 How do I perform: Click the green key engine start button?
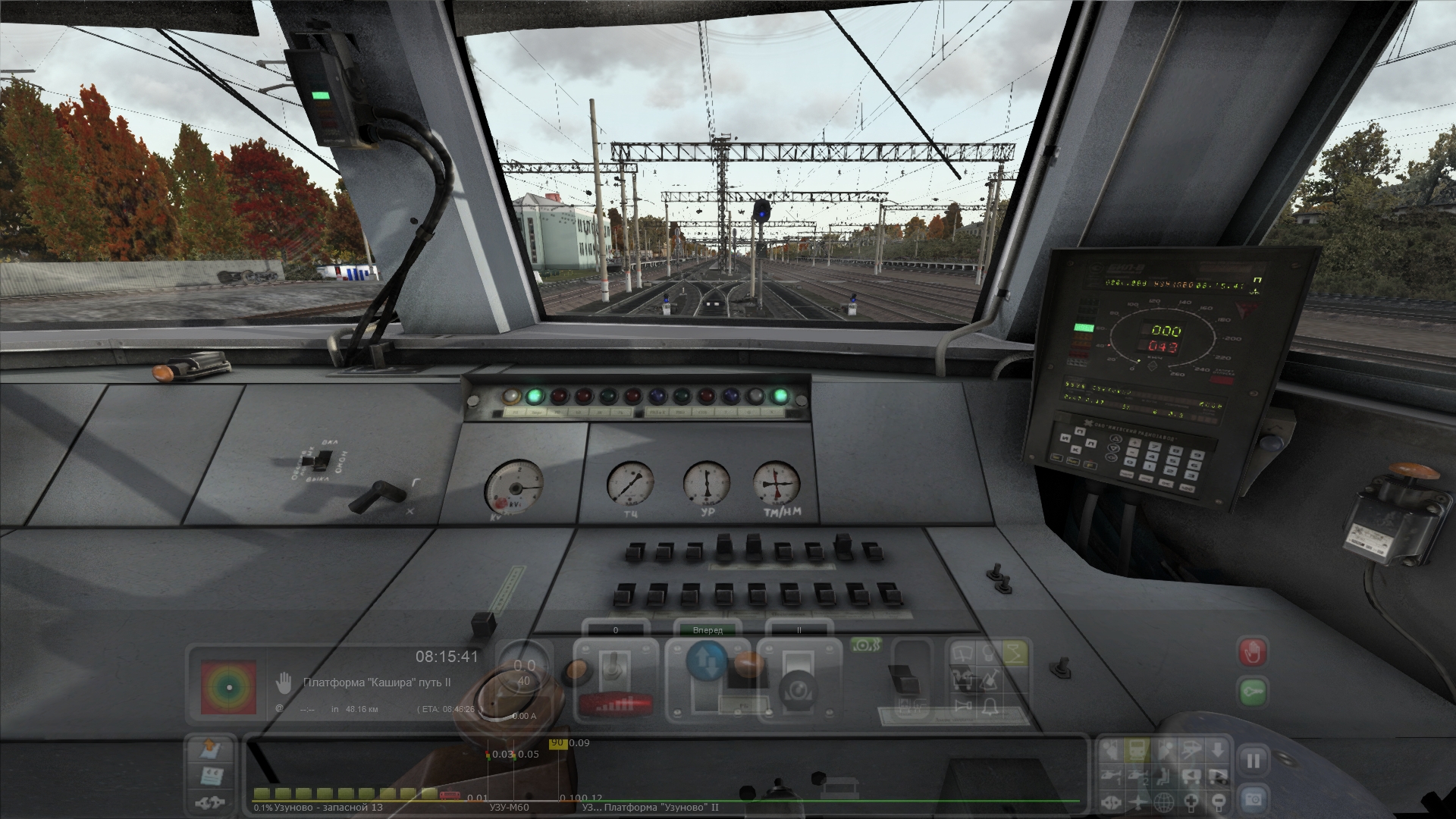1253,692
